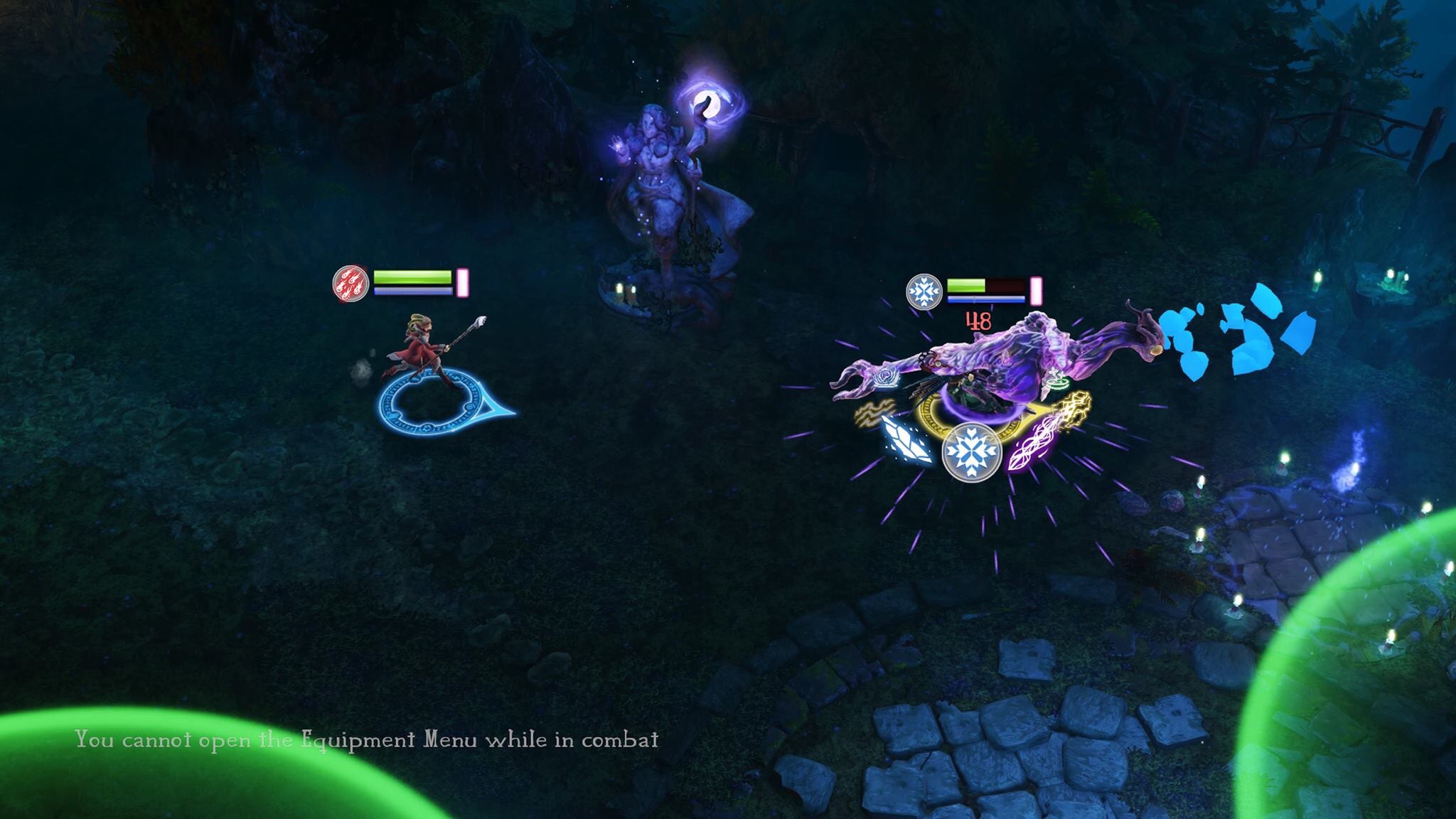Choose the ice shard spell

pyautogui.click(x=906, y=441)
